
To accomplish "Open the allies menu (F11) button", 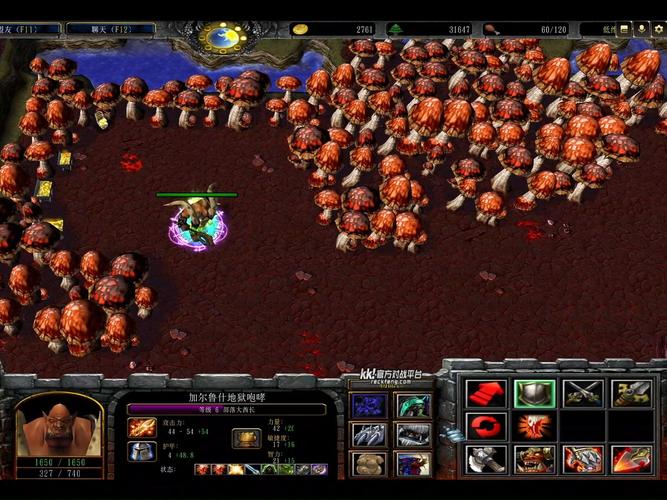I will tap(30, 30).
